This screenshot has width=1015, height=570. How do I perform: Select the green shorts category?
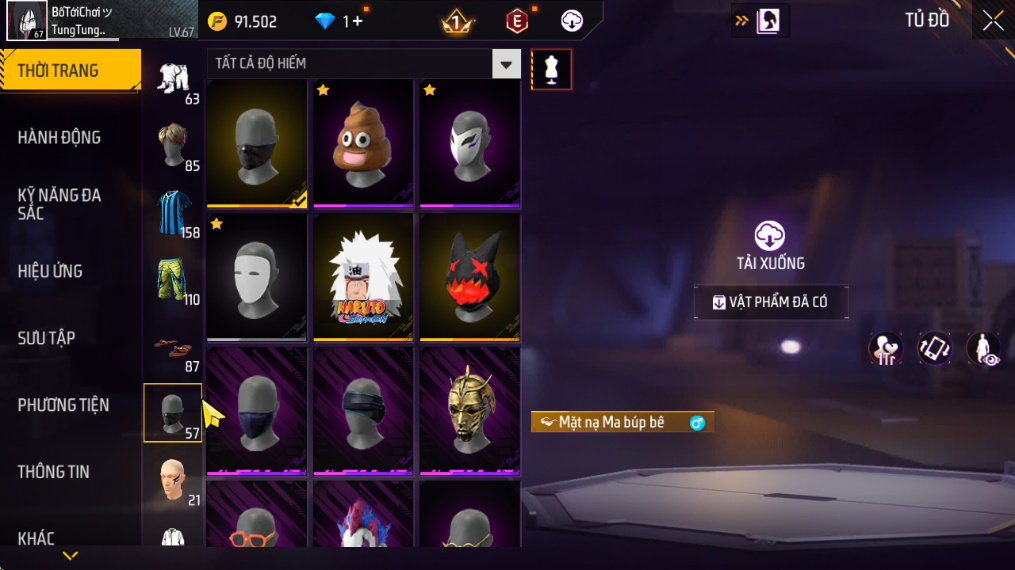pos(173,281)
